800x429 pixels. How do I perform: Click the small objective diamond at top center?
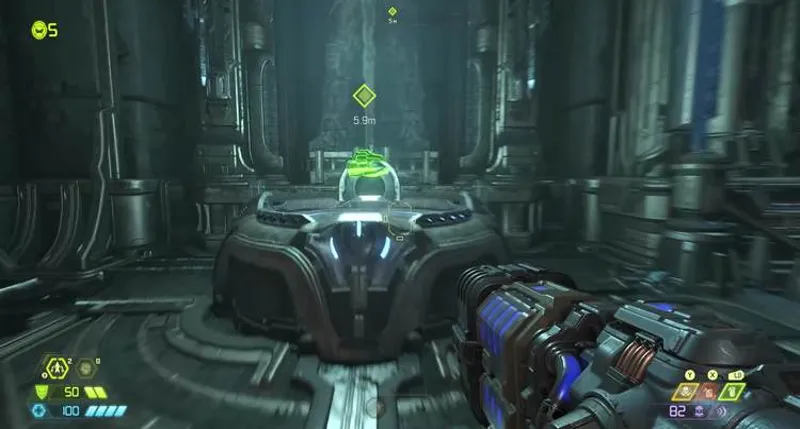pos(393,11)
